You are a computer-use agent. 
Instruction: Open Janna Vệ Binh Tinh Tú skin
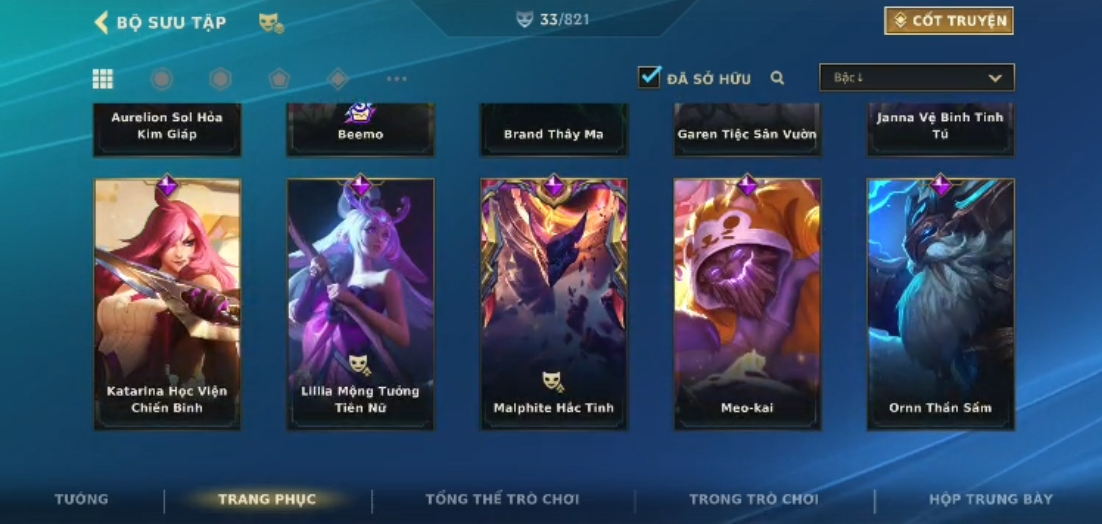click(x=940, y=128)
